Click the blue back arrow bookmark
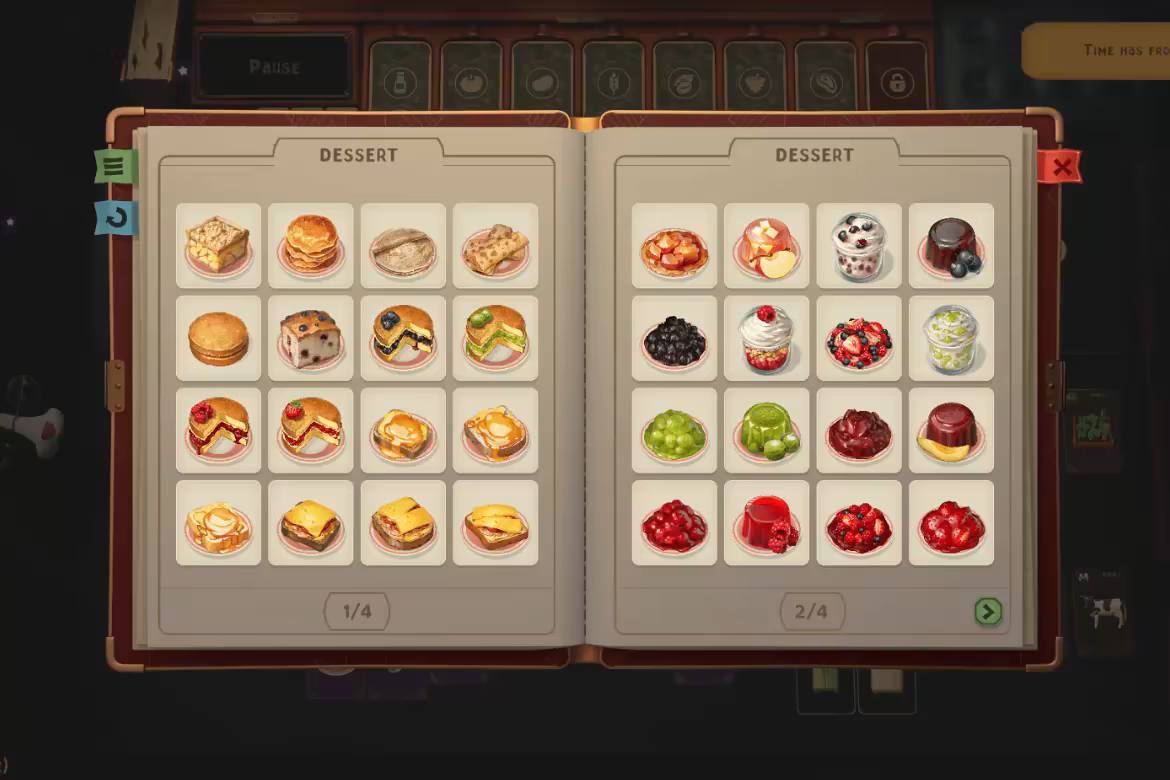 [116, 218]
